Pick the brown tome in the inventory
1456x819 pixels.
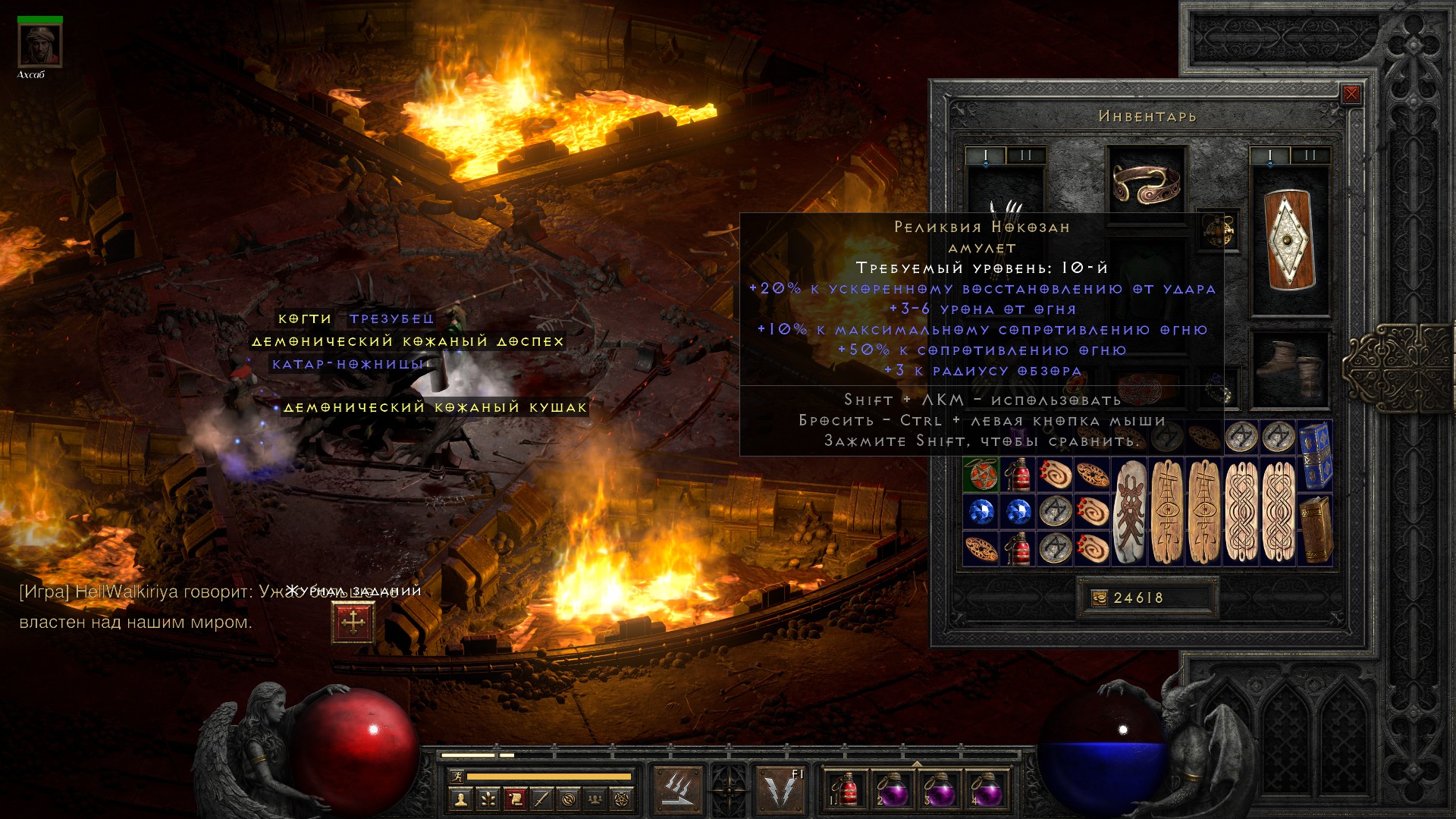tap(1316, 529)
